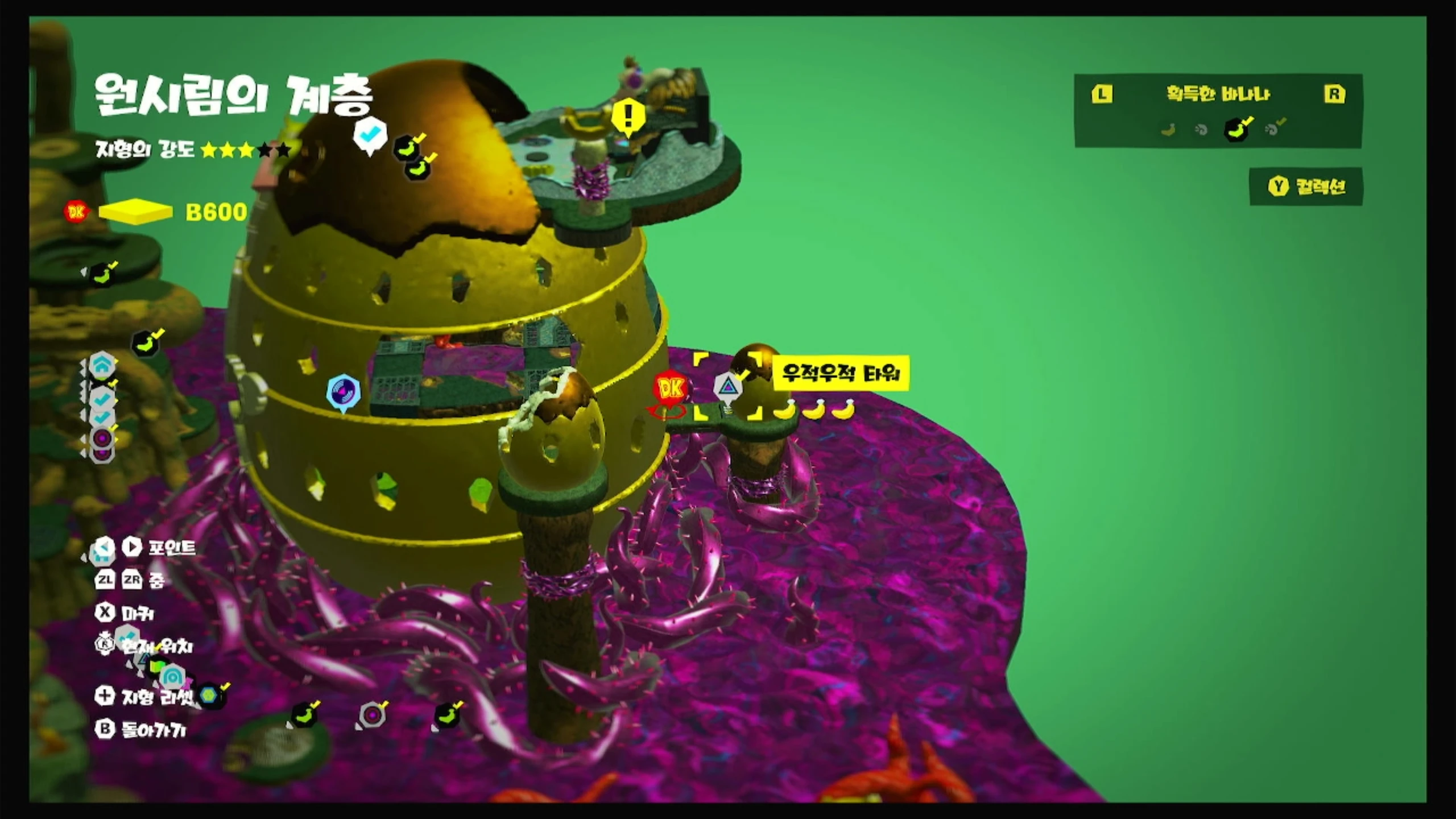Select the triangle warp marker at 우적우적 타워
1456x819 pixels.
click(728, 388)
